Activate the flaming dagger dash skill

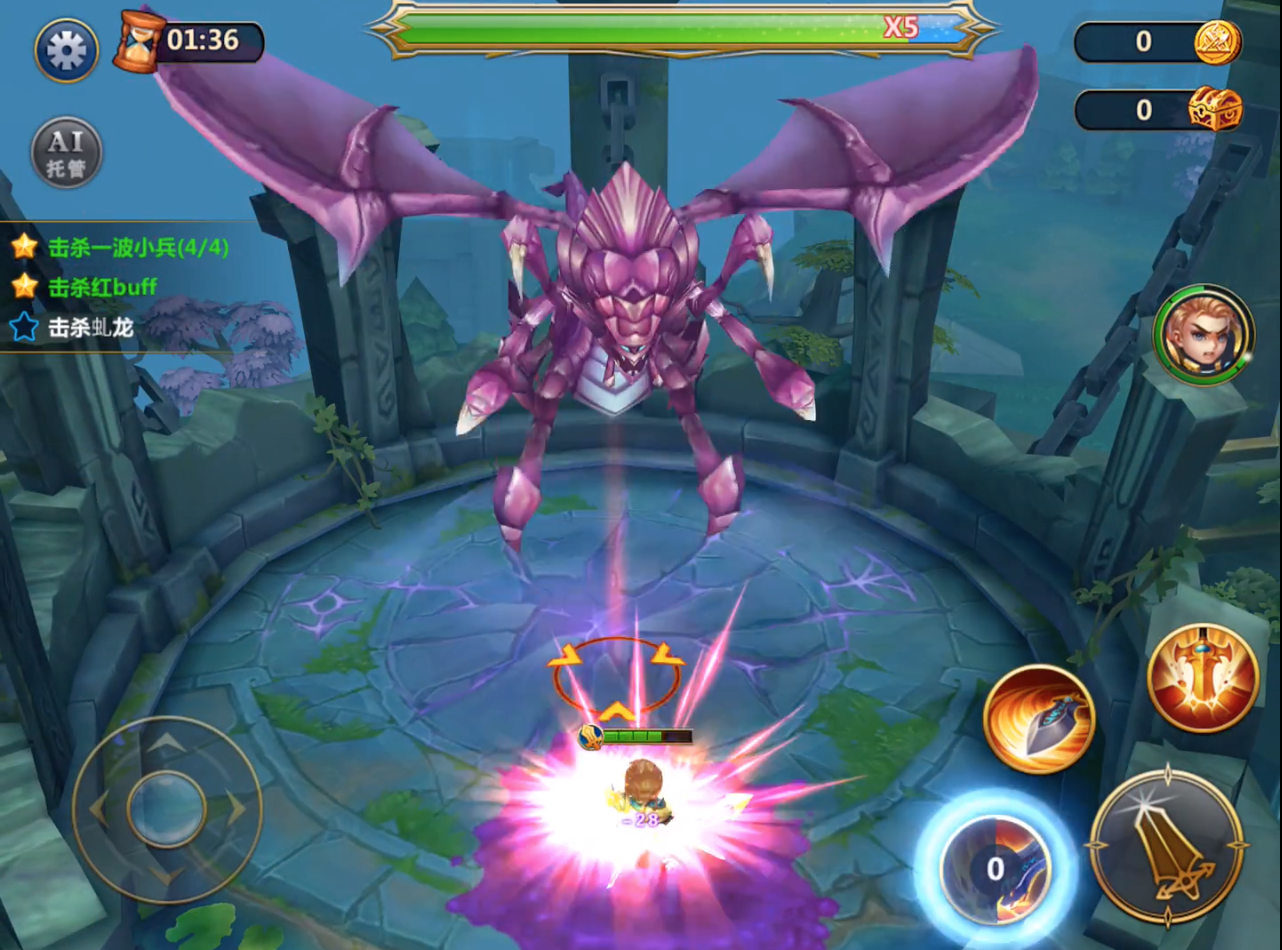1039,719
